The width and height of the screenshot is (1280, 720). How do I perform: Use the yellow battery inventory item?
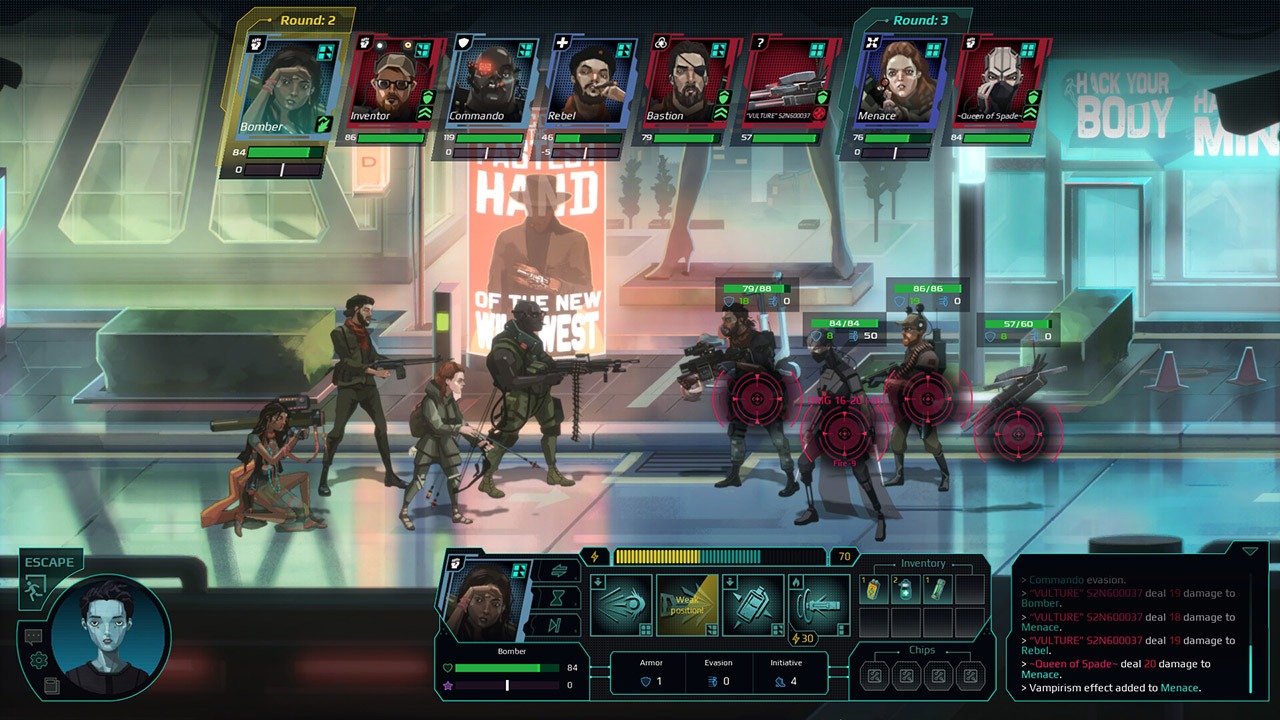[x=874, y=590]
